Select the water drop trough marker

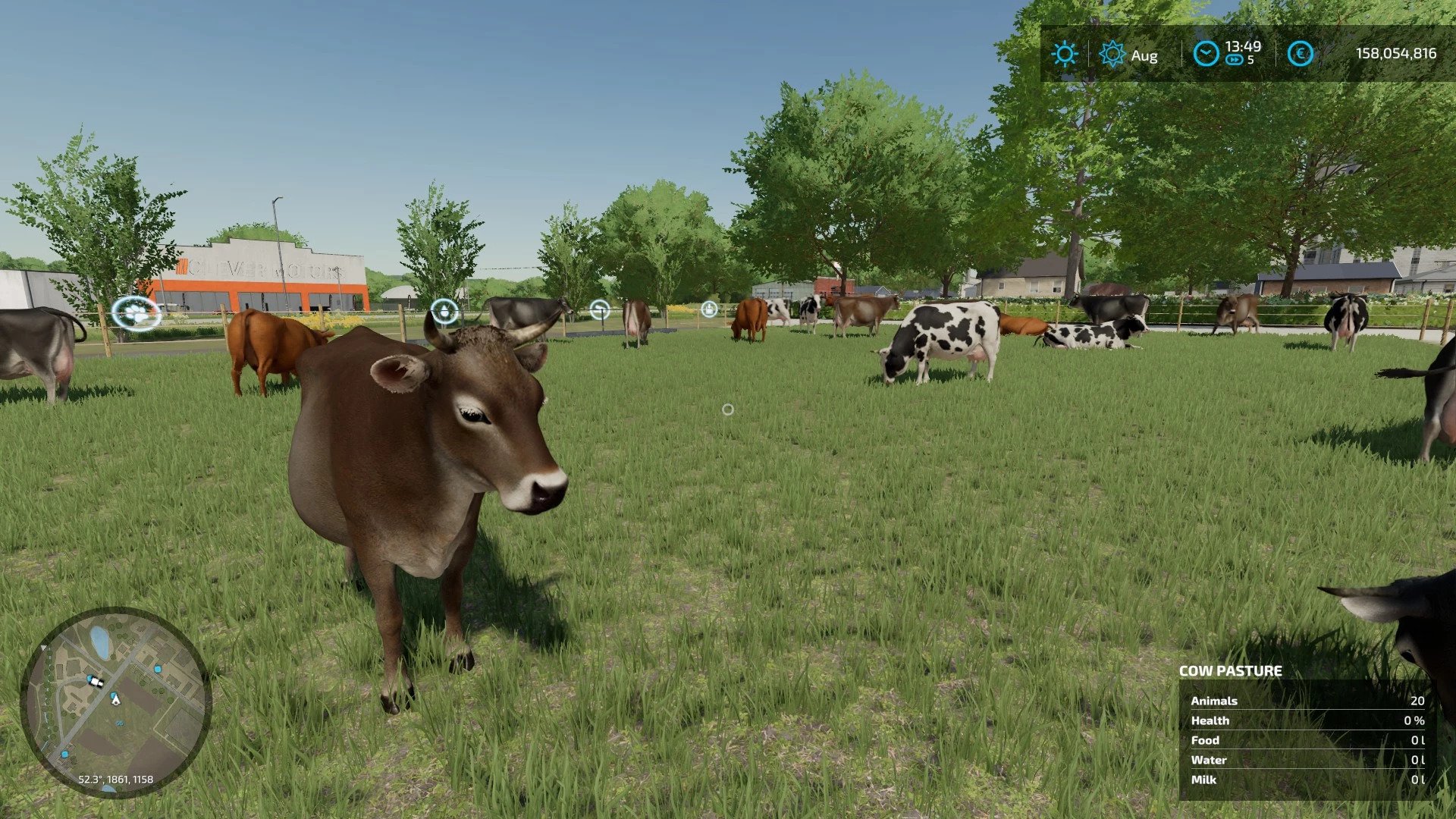tap(444, 311)
